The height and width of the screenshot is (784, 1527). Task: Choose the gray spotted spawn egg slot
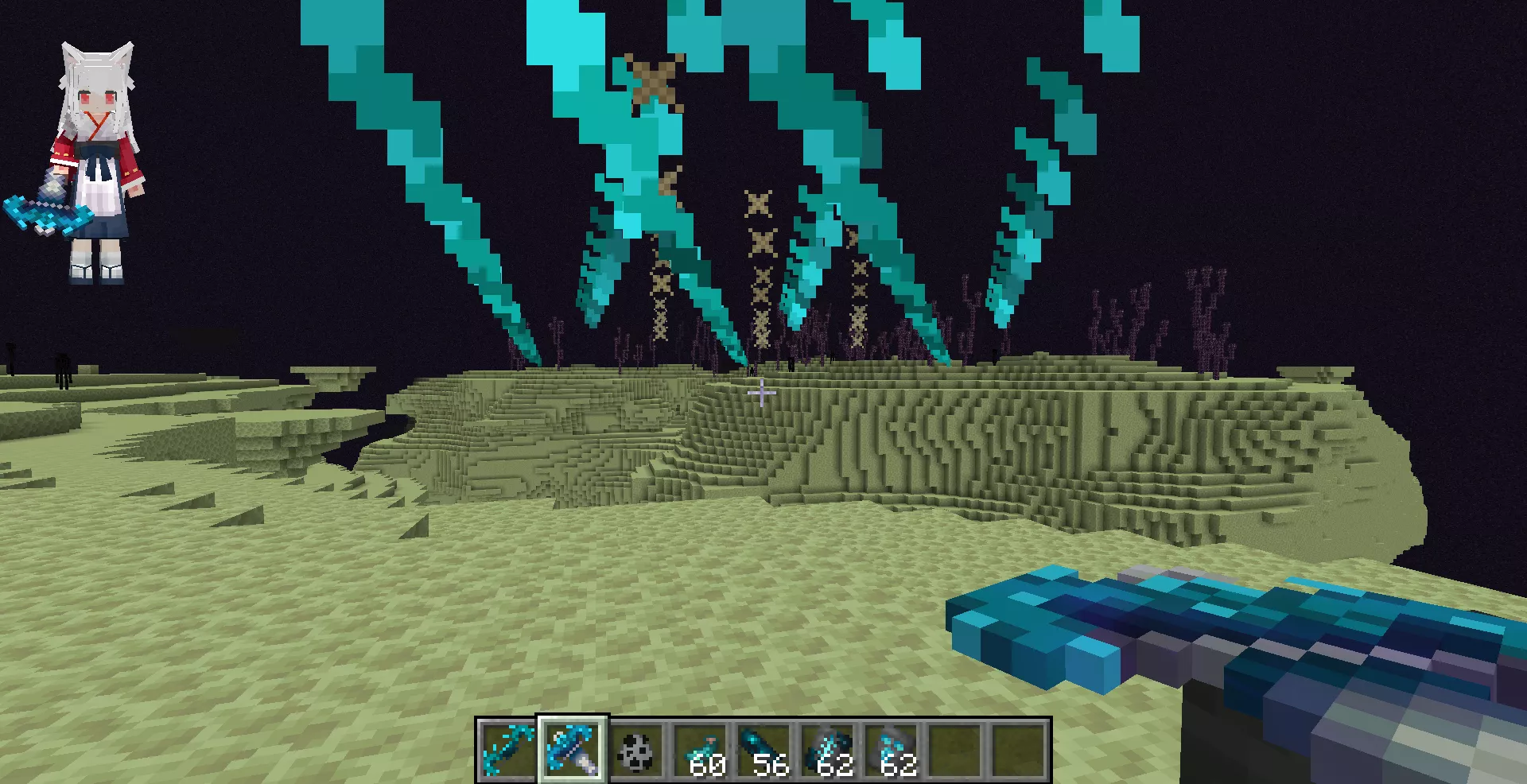point(636,750)
